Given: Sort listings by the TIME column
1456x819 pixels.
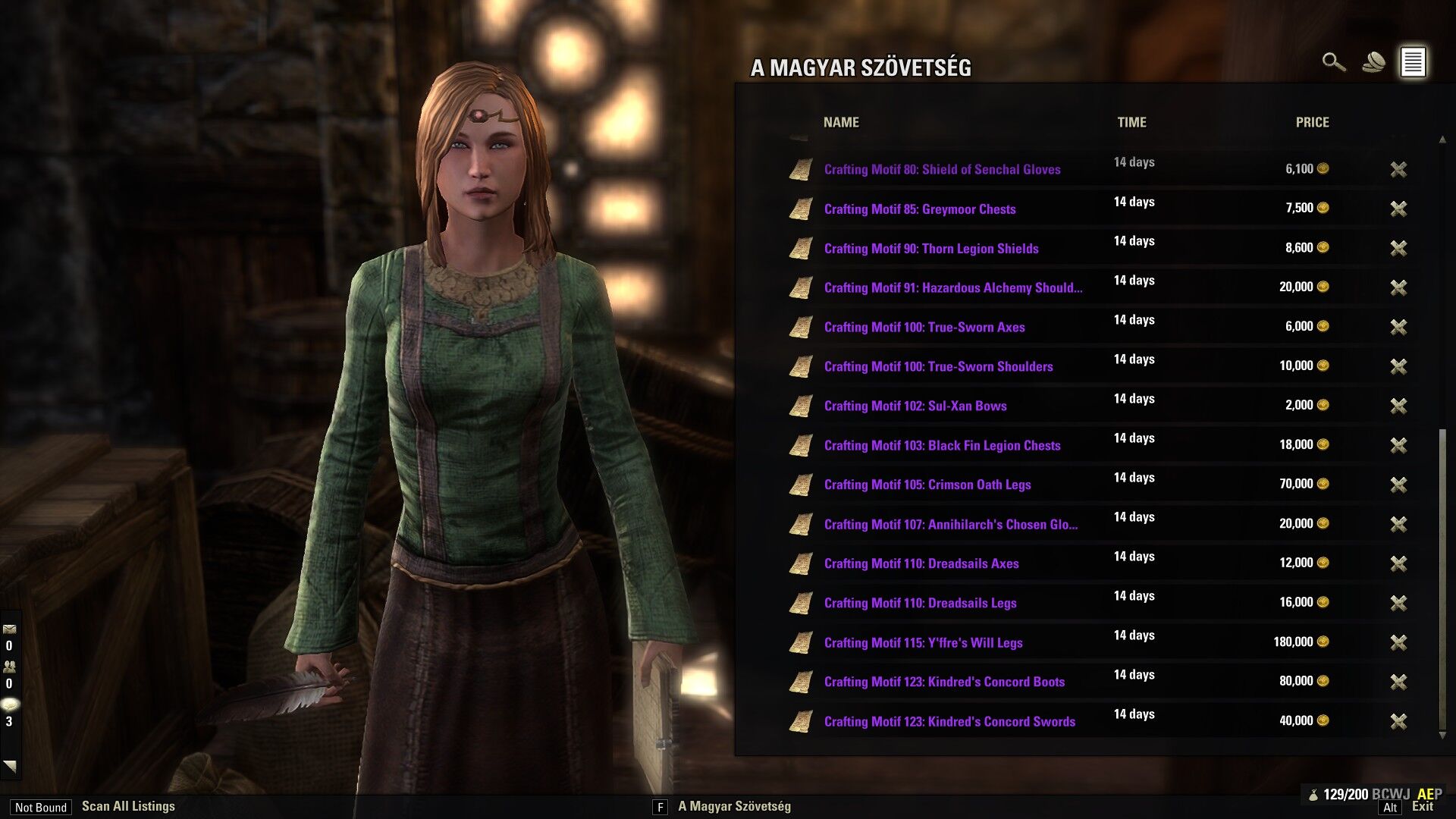Looking at the screenshot, I should (1131, 122).
